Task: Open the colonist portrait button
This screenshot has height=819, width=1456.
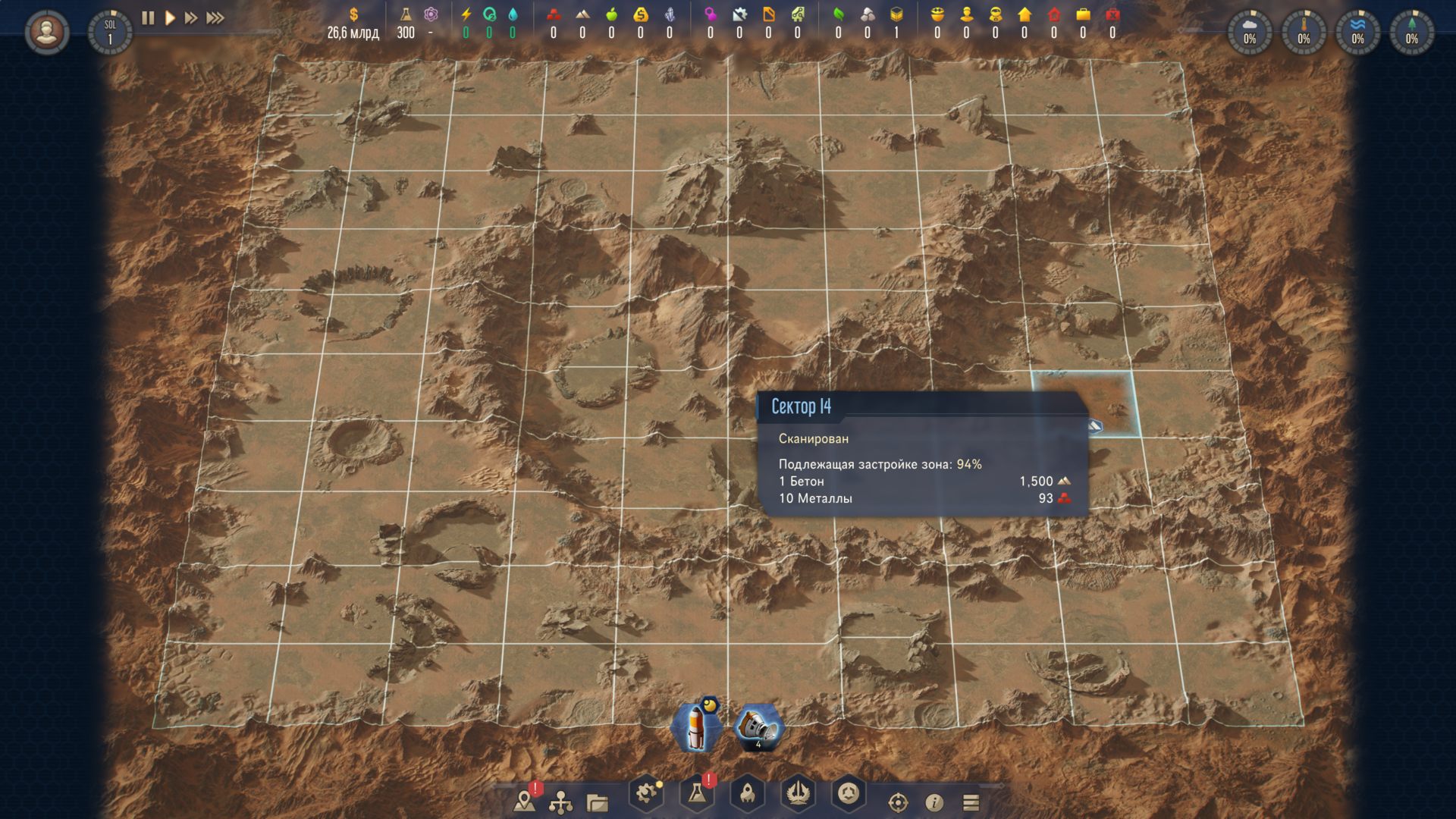Action: [46, 33]
